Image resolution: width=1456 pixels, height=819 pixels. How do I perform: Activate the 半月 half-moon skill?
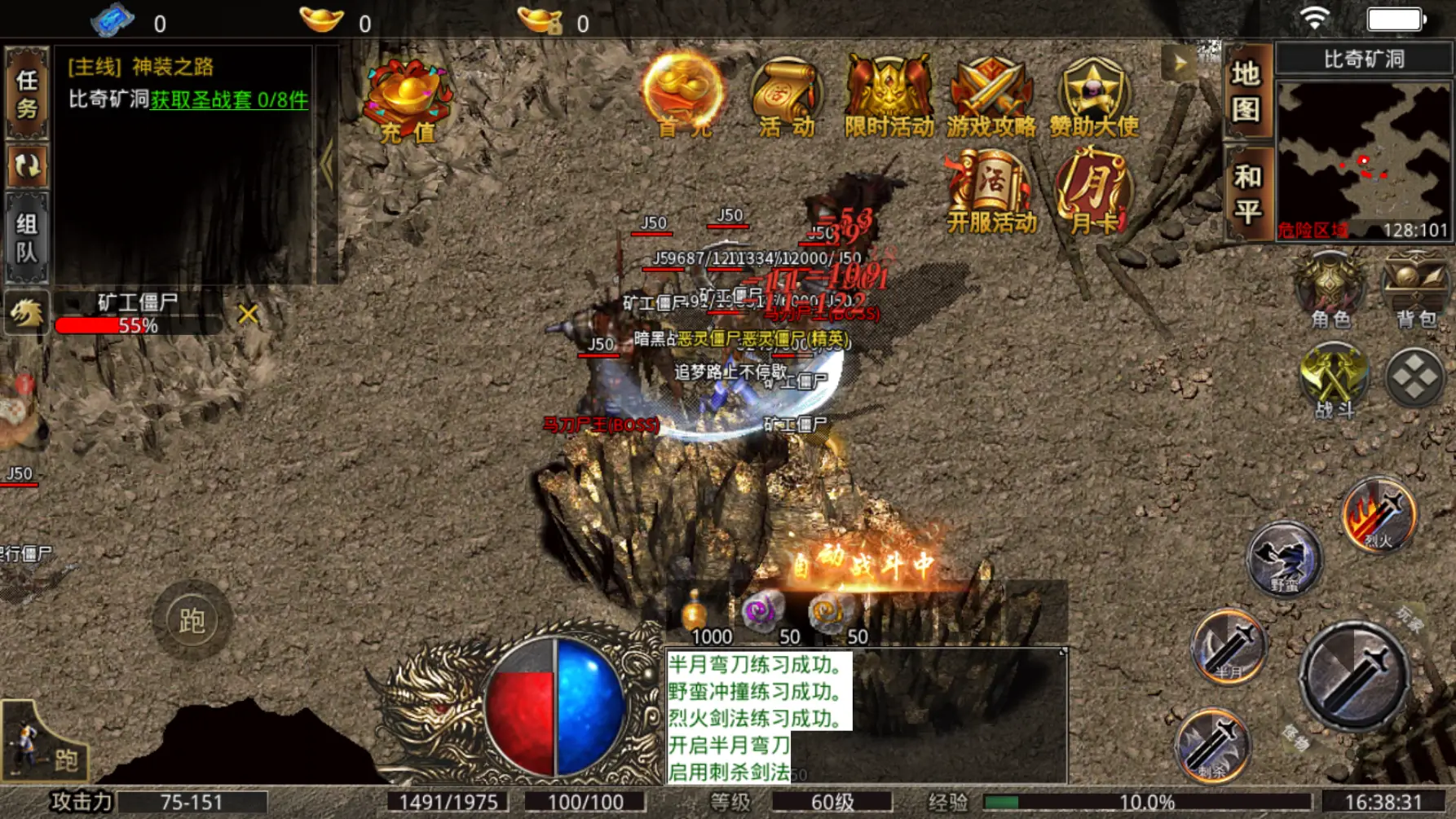[x=1229, y=647]
